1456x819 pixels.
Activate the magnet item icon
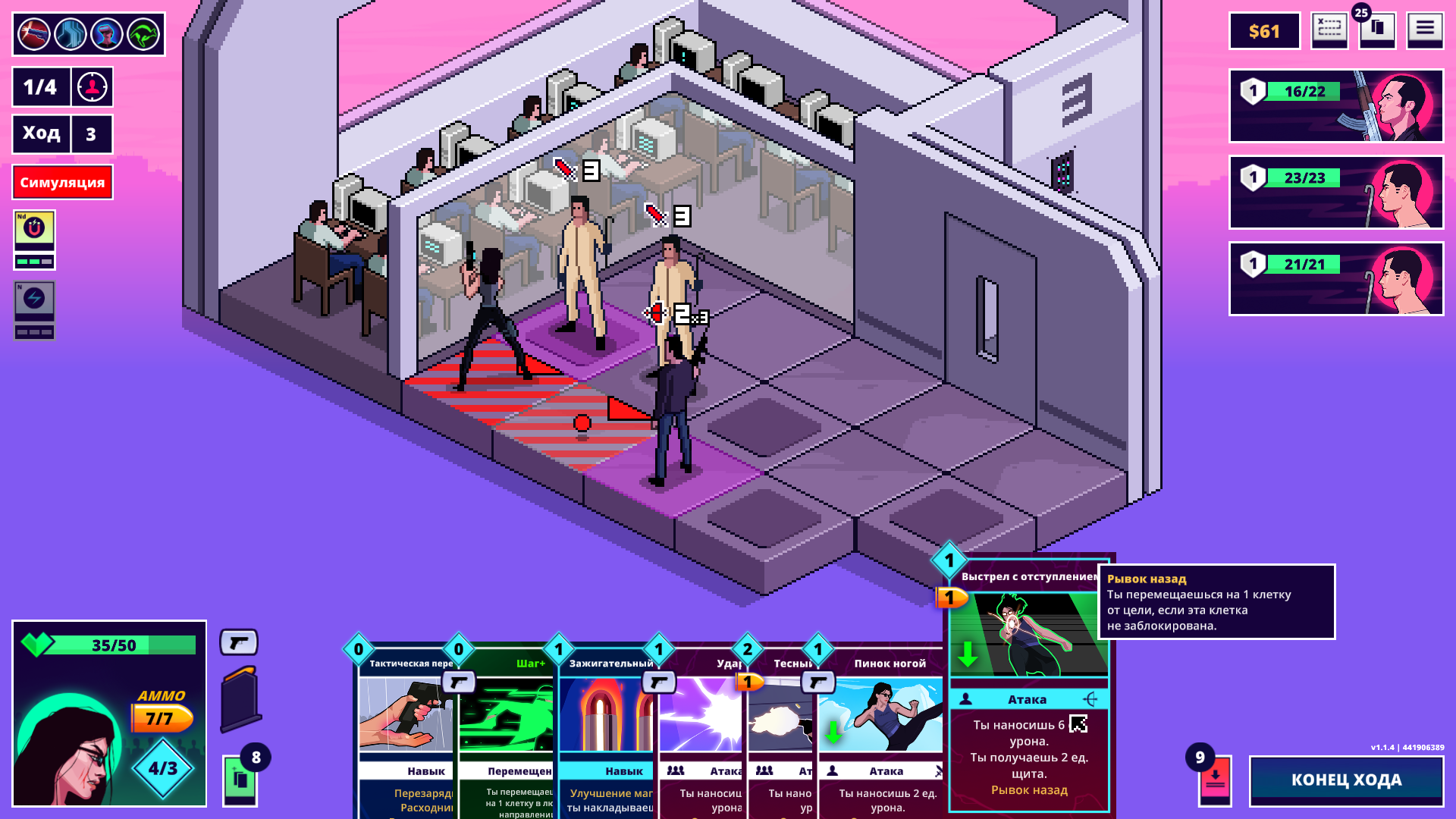coord(34,228)
